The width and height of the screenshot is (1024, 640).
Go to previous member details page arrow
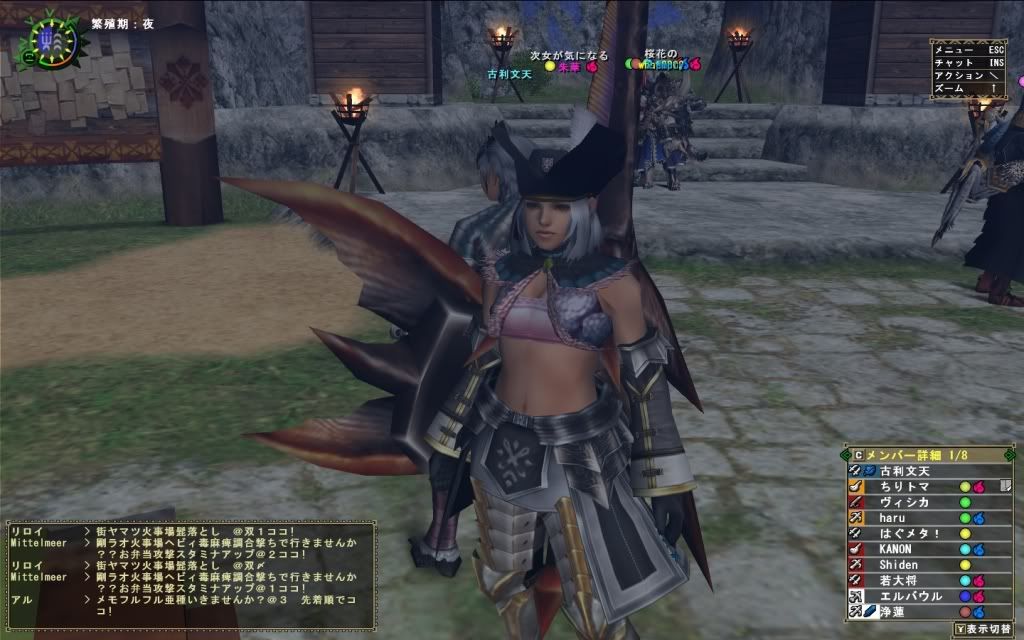[846, 455]
